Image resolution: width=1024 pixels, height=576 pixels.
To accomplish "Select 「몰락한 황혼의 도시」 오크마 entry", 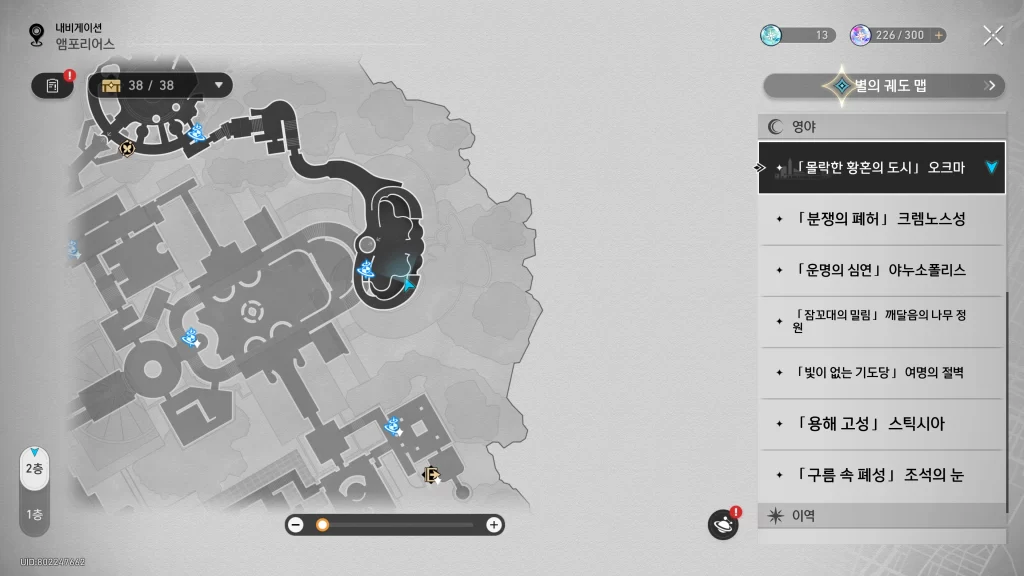I will point(880,167).
